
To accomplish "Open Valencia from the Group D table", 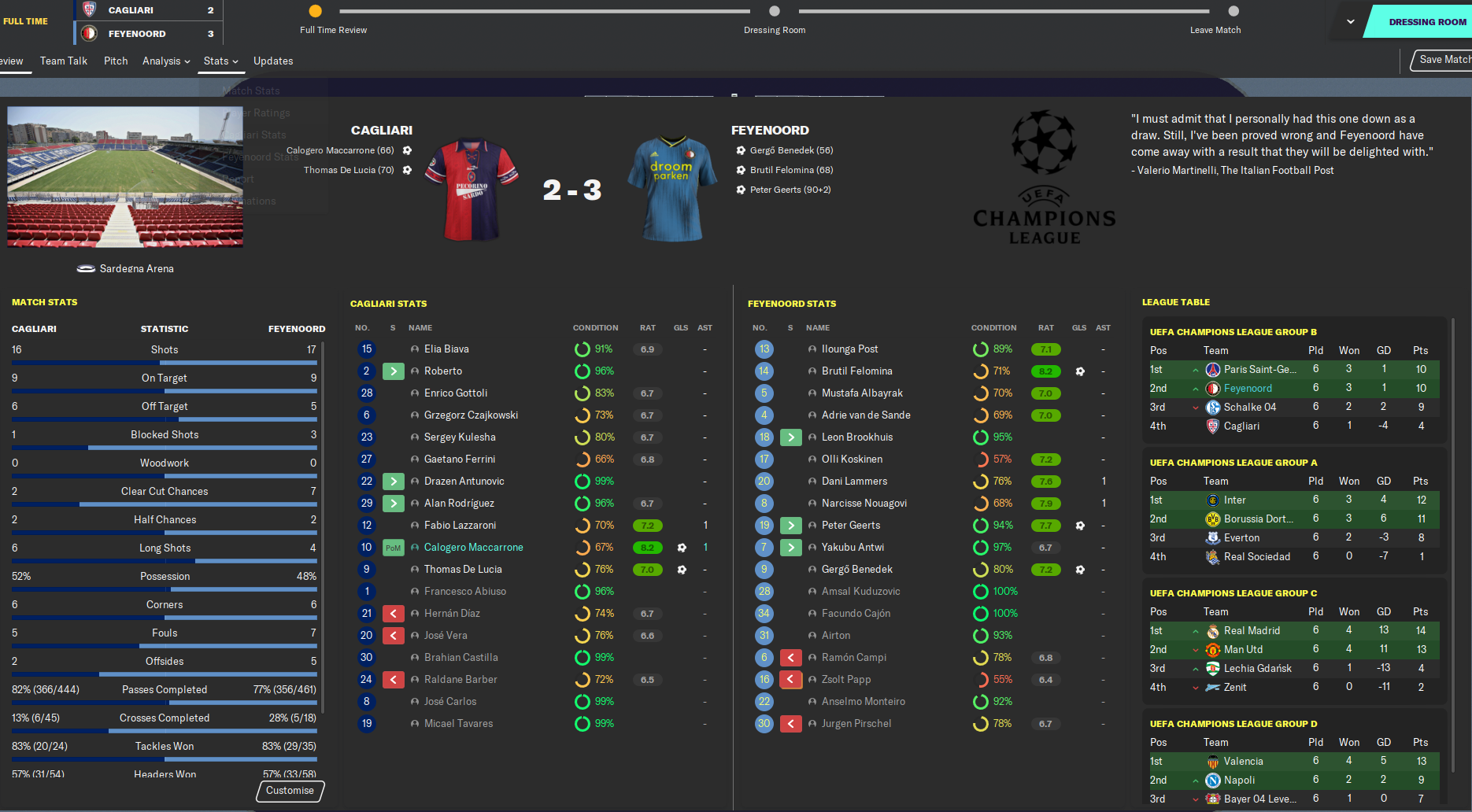I will pyautogui.click(x=1243, y=762).
